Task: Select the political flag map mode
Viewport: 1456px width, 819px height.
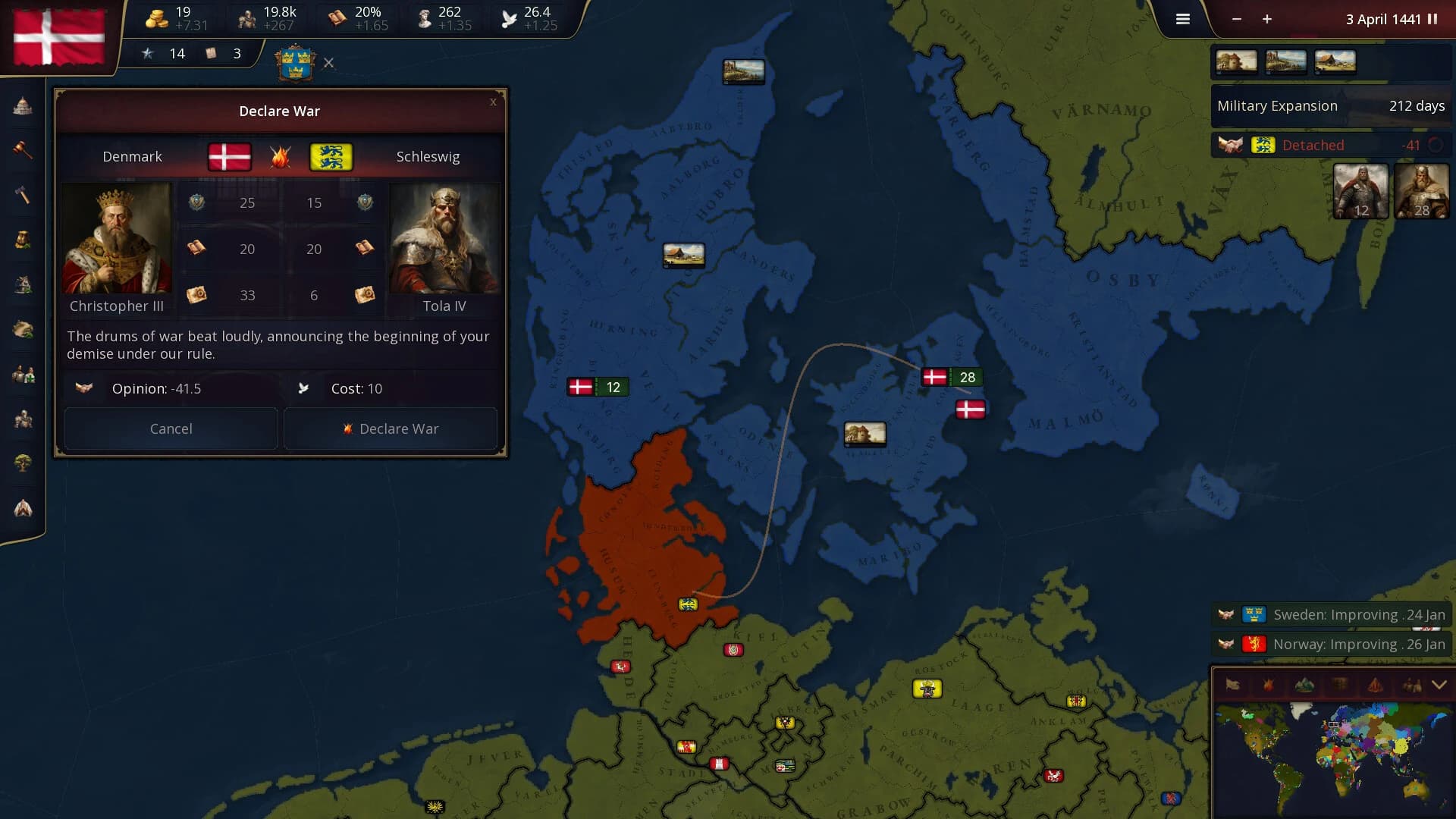Action: 1232,685
